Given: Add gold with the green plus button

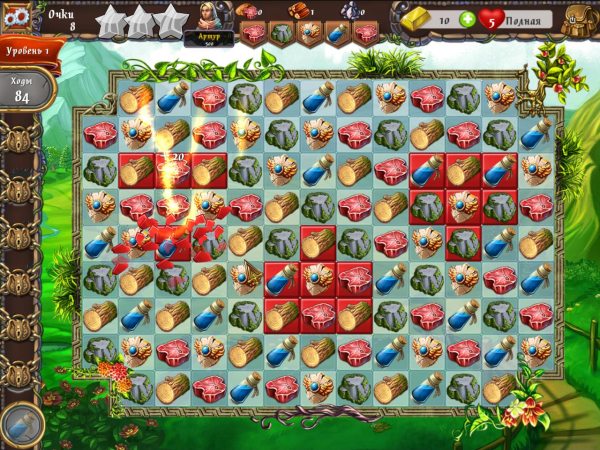Looking at the screenshot, I should [468, 20].
